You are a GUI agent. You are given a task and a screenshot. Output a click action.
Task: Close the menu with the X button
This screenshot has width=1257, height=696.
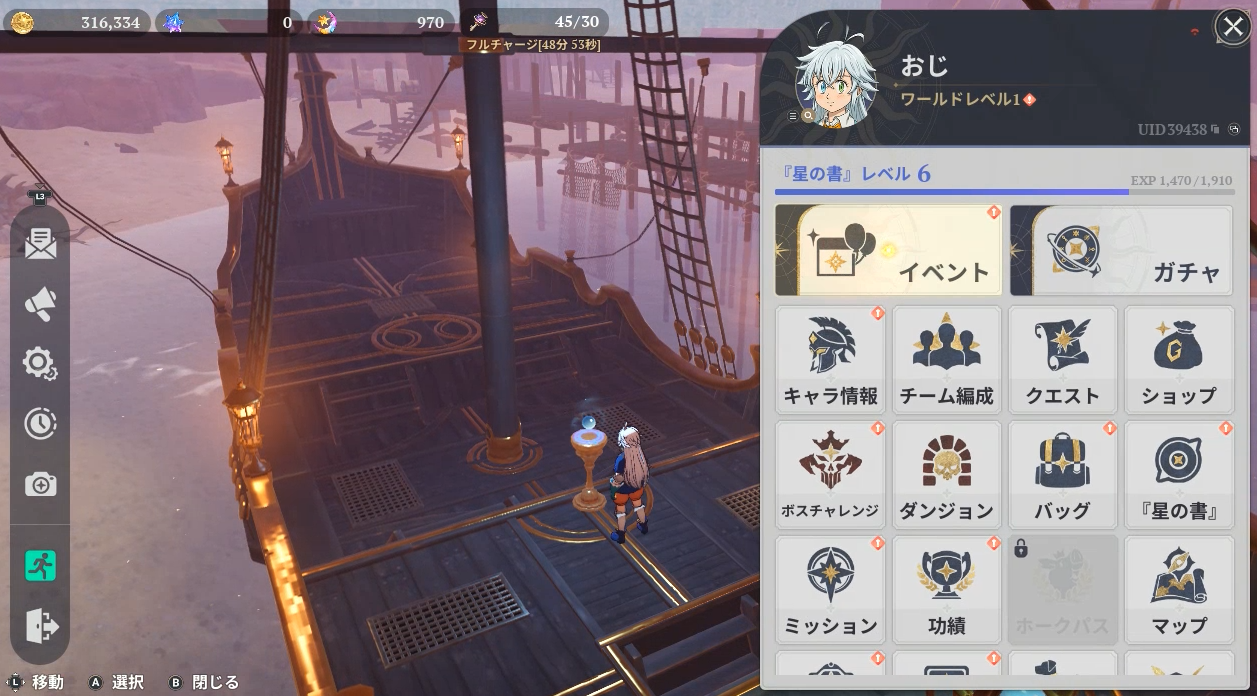coord(1233,27)
